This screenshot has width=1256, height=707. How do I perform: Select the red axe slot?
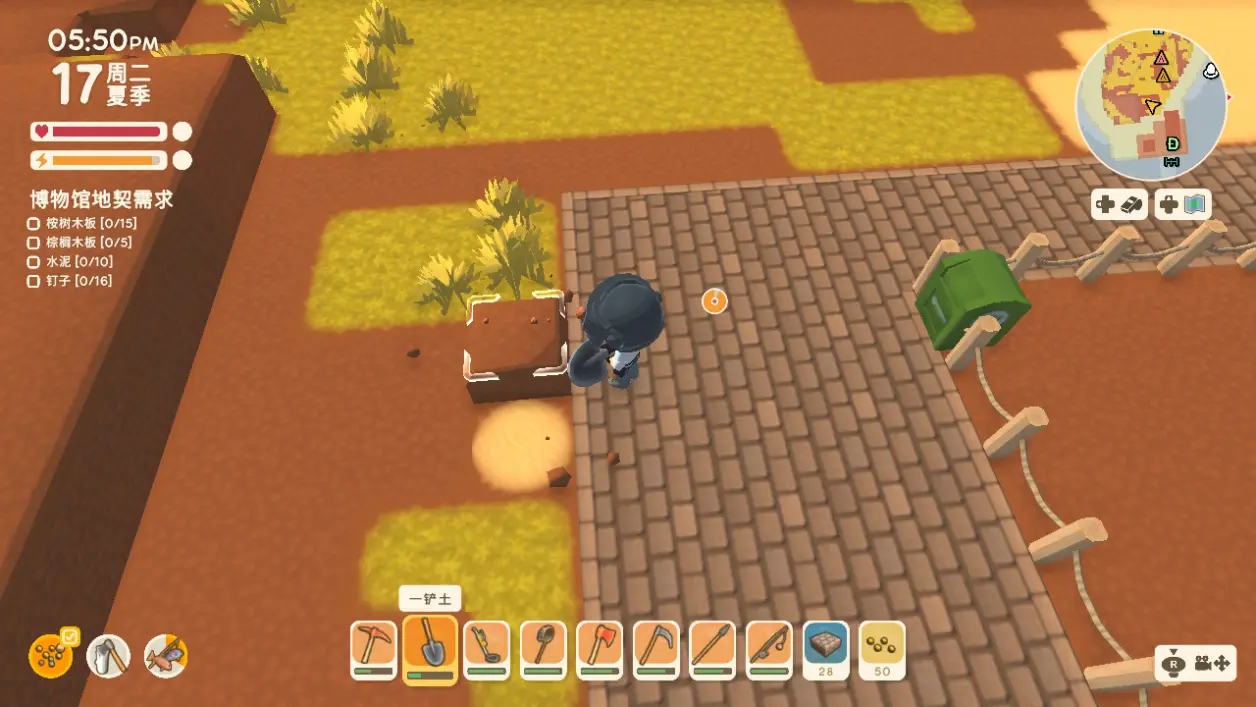599,648
